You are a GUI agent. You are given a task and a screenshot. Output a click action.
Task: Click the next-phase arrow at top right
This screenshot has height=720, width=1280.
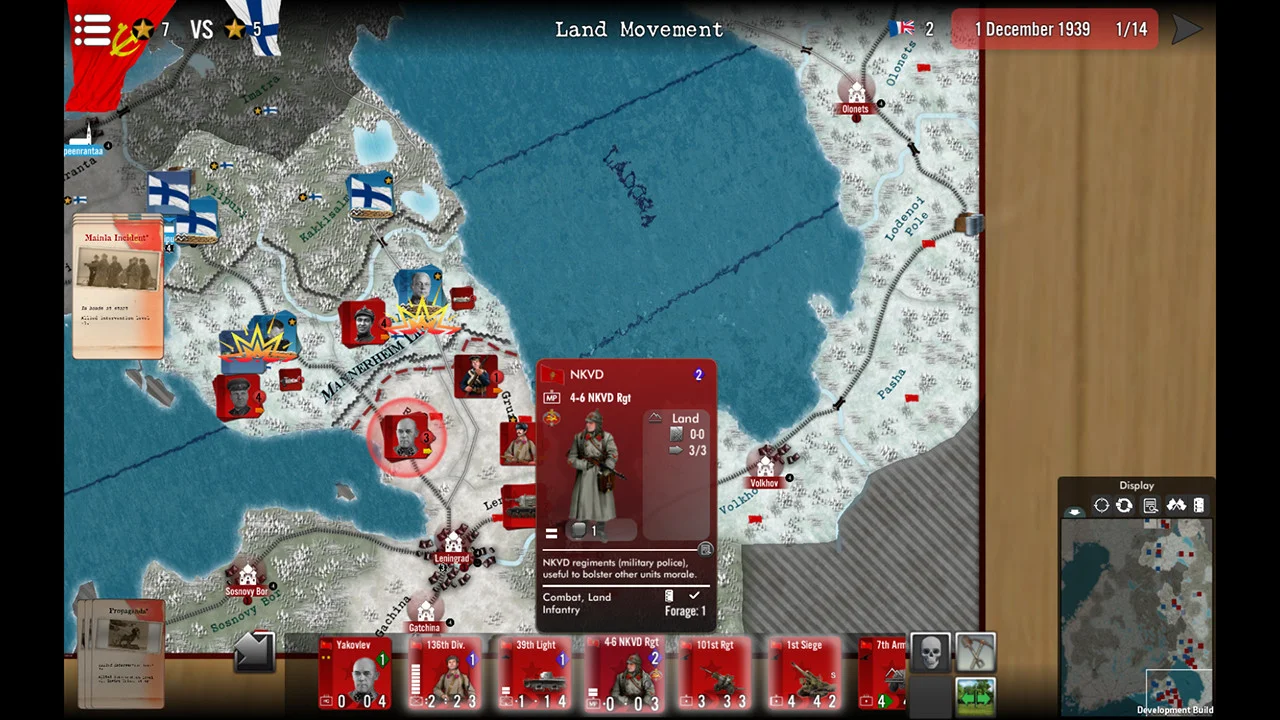click(x=1188, y=29)
